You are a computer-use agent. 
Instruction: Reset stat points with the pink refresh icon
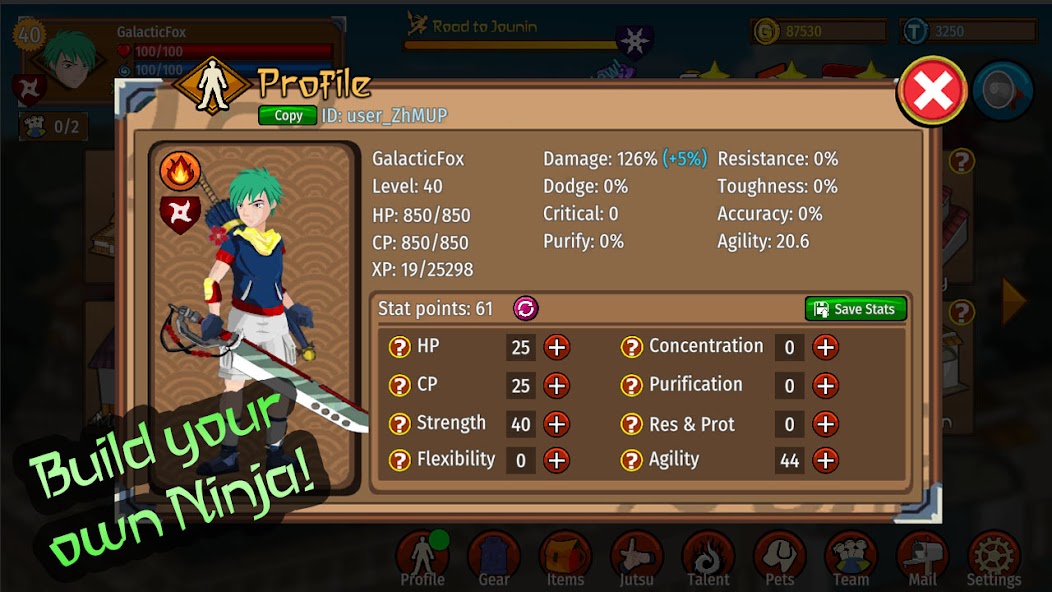(525, 308)
